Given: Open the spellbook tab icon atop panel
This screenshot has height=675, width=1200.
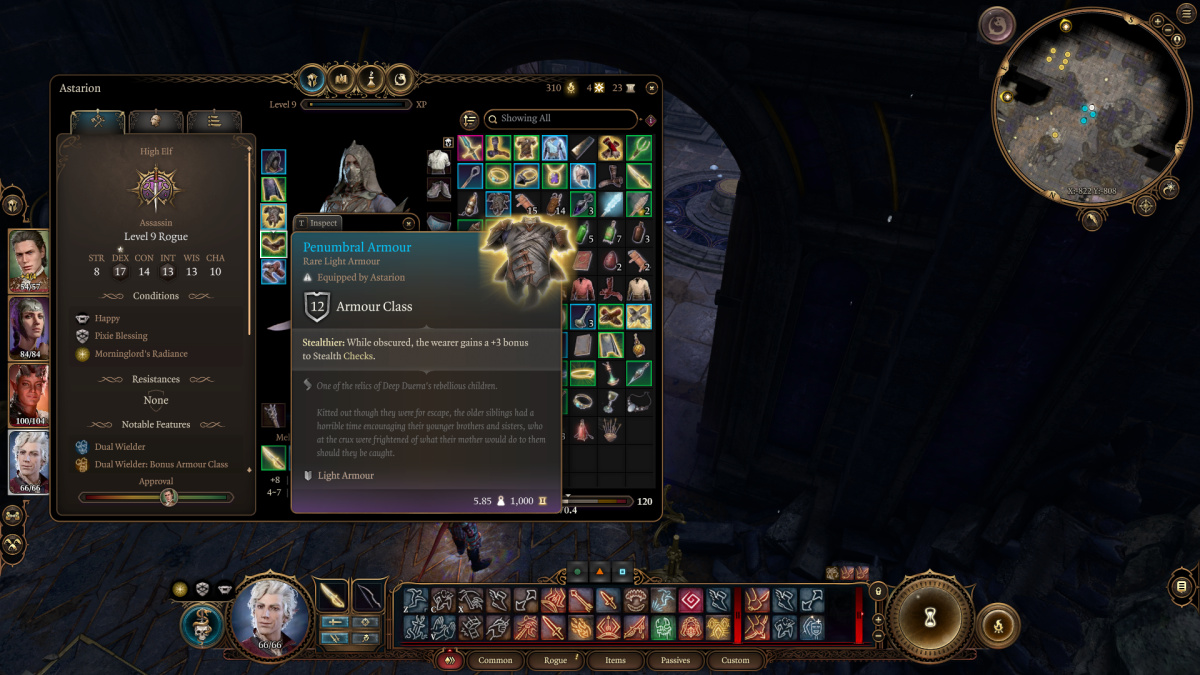Looking at the screenshot, I should pyautogui.click(x=342, y=78).
